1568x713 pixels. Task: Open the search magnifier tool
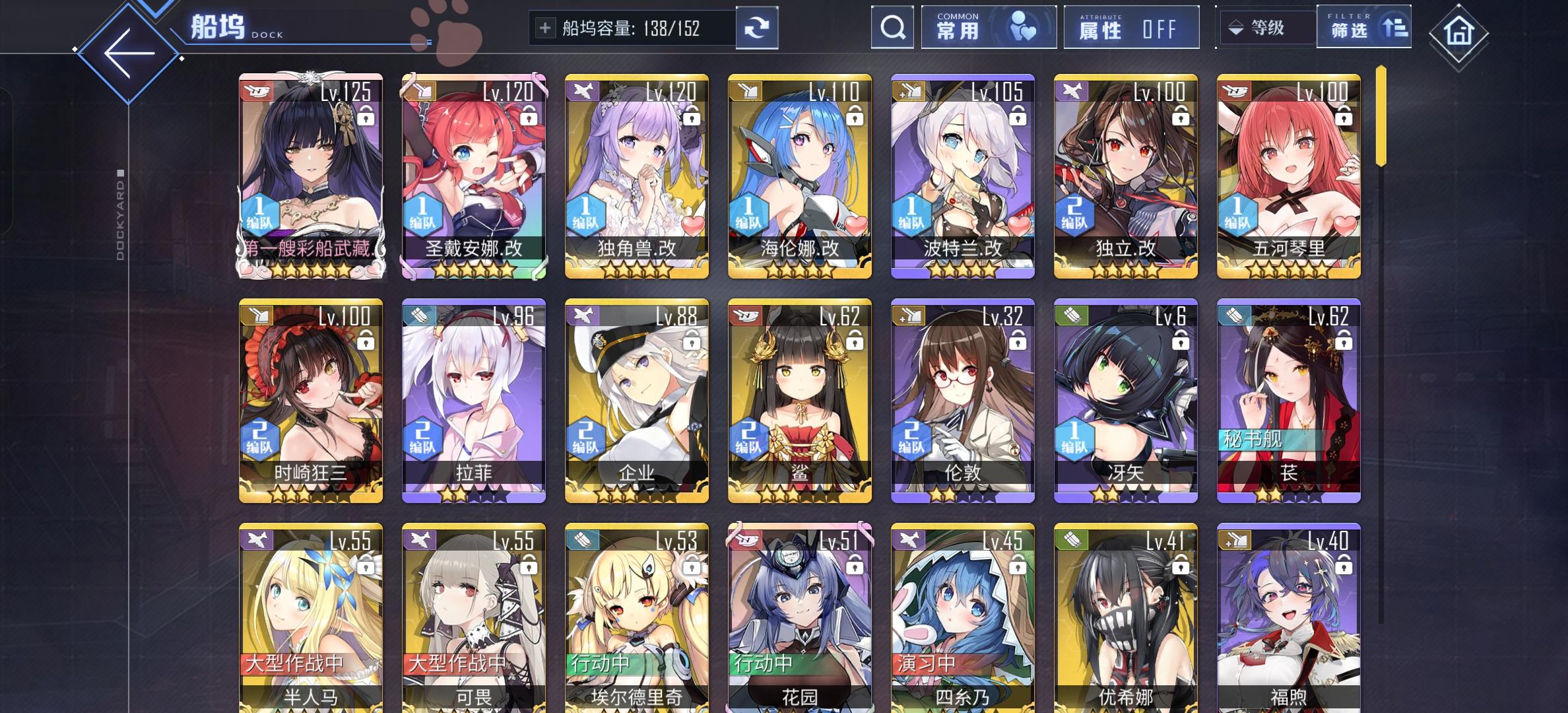point(893,28)
